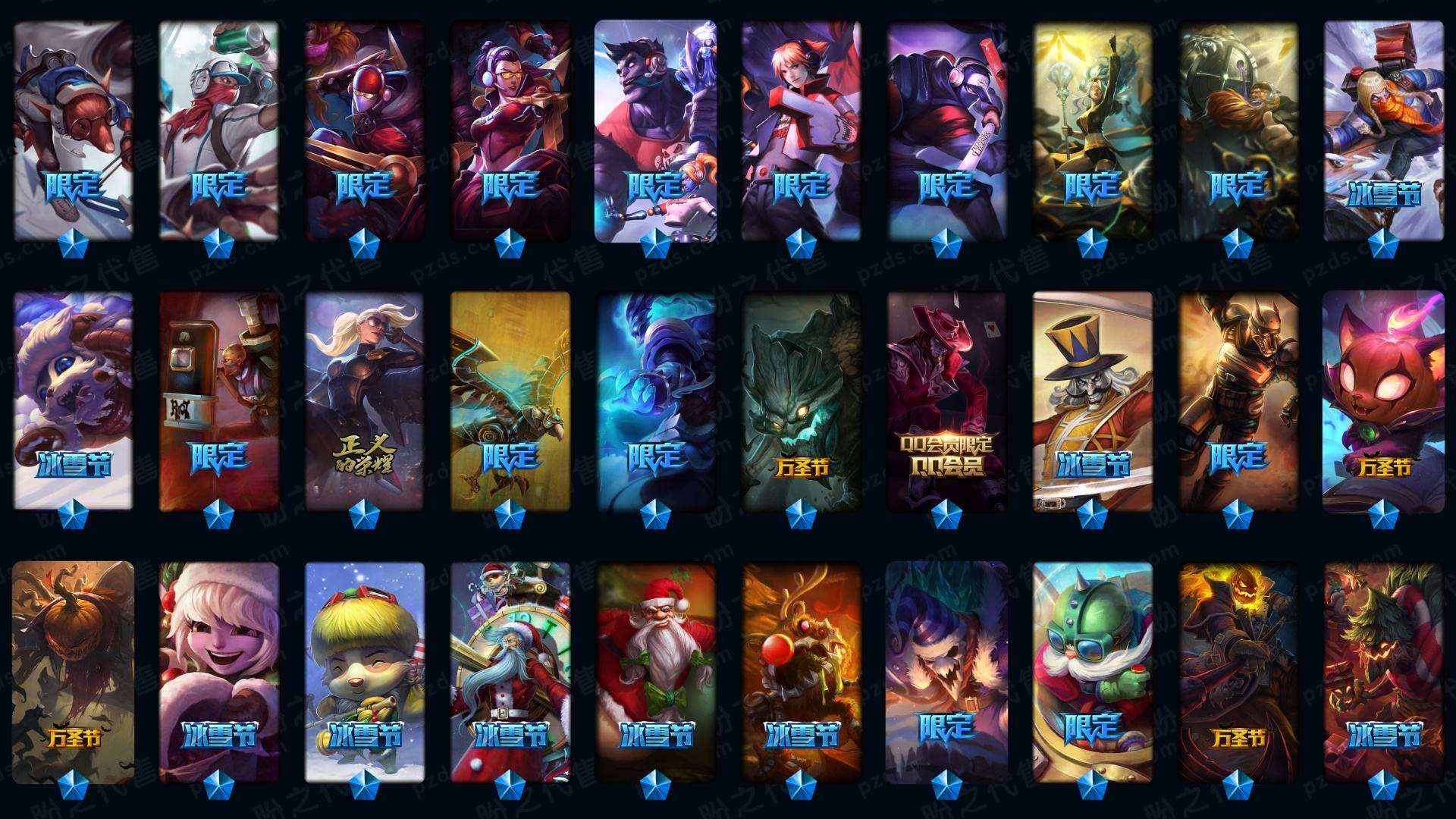The image size is (1456, 819).
Task: Select the purple muscular brute skin card
Action: pyautogui.click(x=655, y=129)
